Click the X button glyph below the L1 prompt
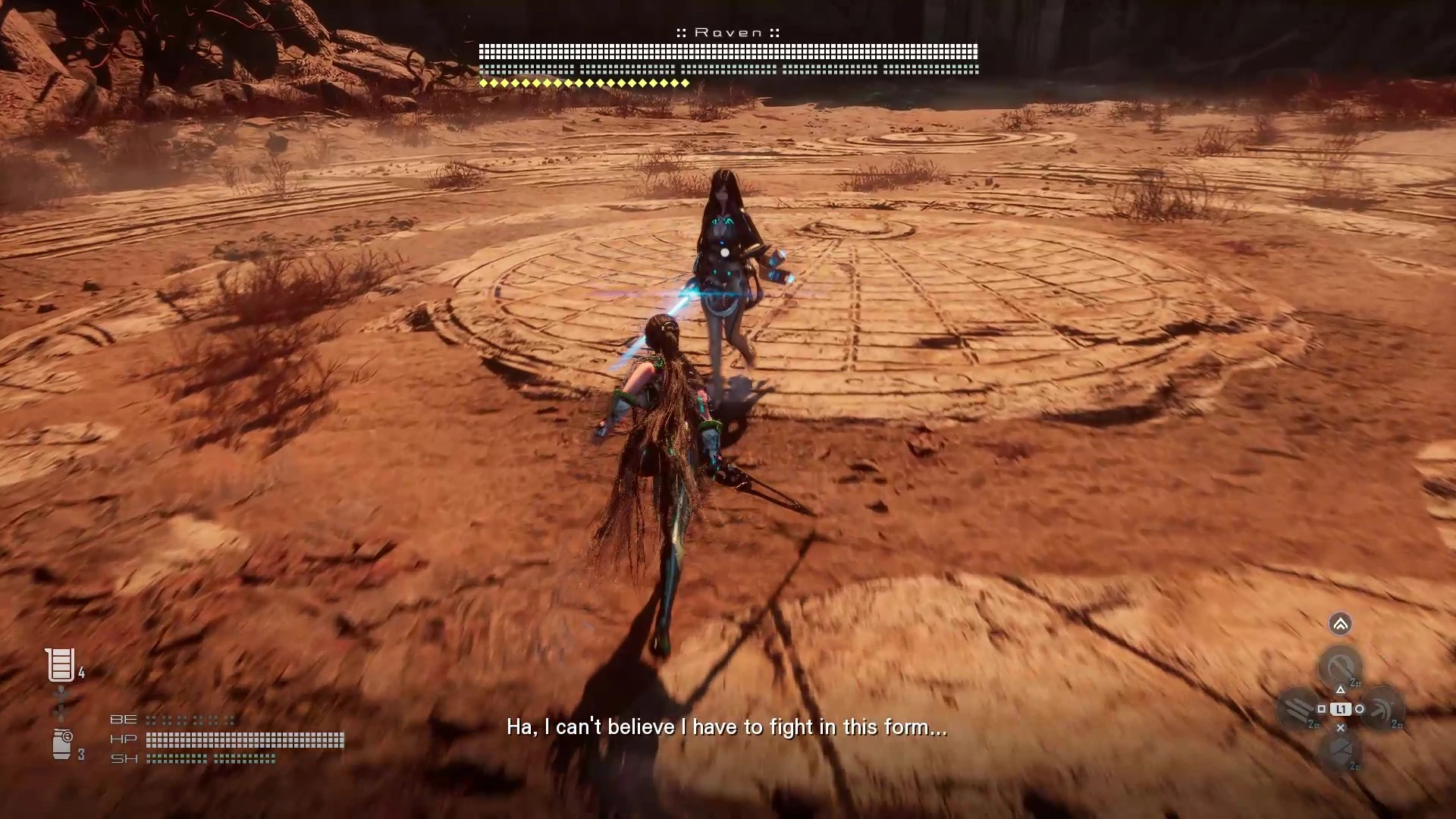This screenshot has height=819, width=1456. tap(1341, 727)
